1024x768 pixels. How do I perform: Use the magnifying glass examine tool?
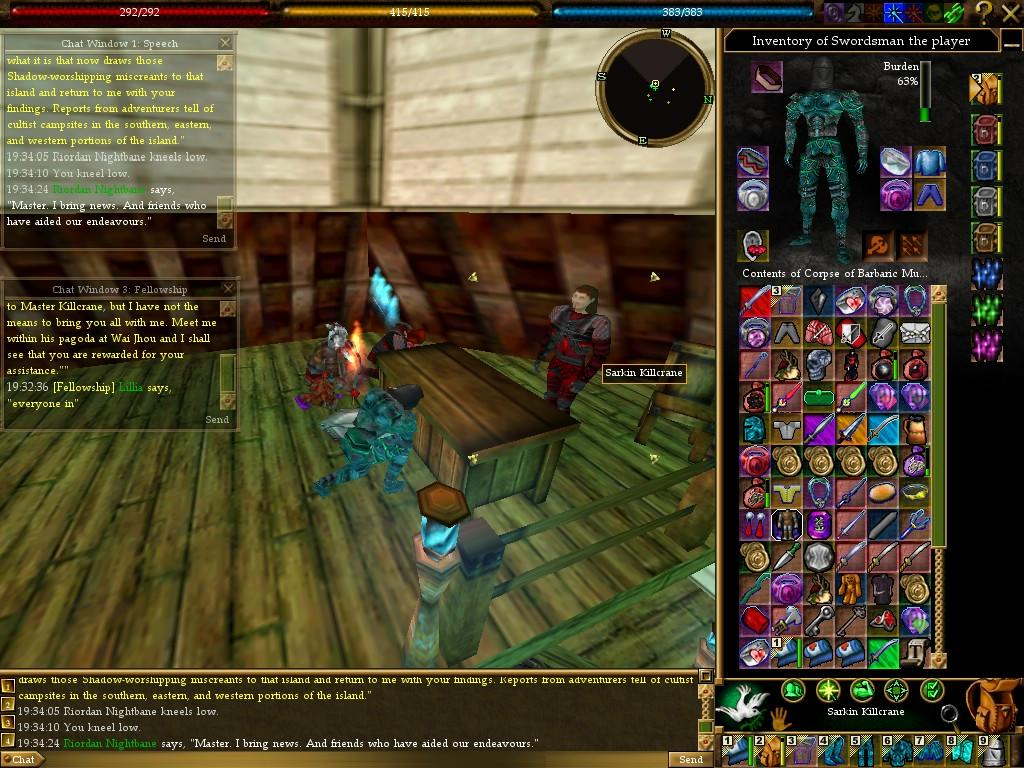coord(949,714)
